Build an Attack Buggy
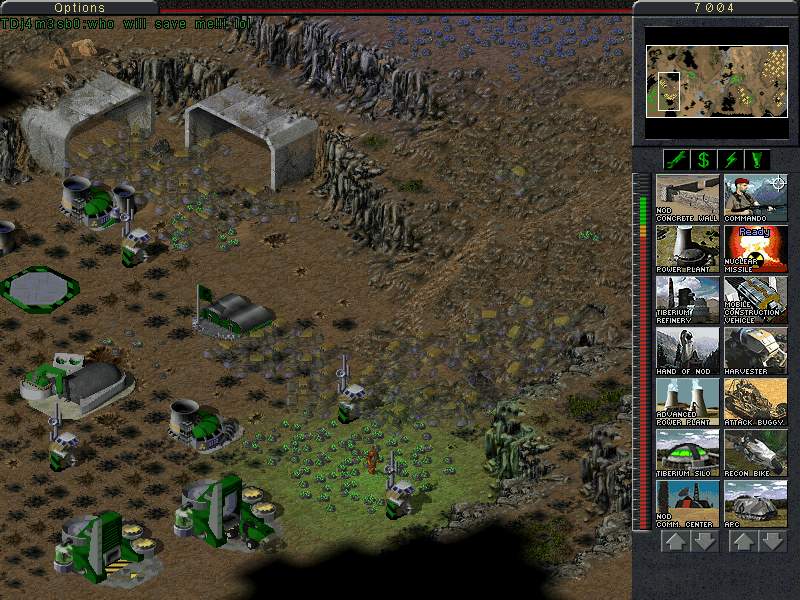The image size is (800, 600). pos(755,402)
